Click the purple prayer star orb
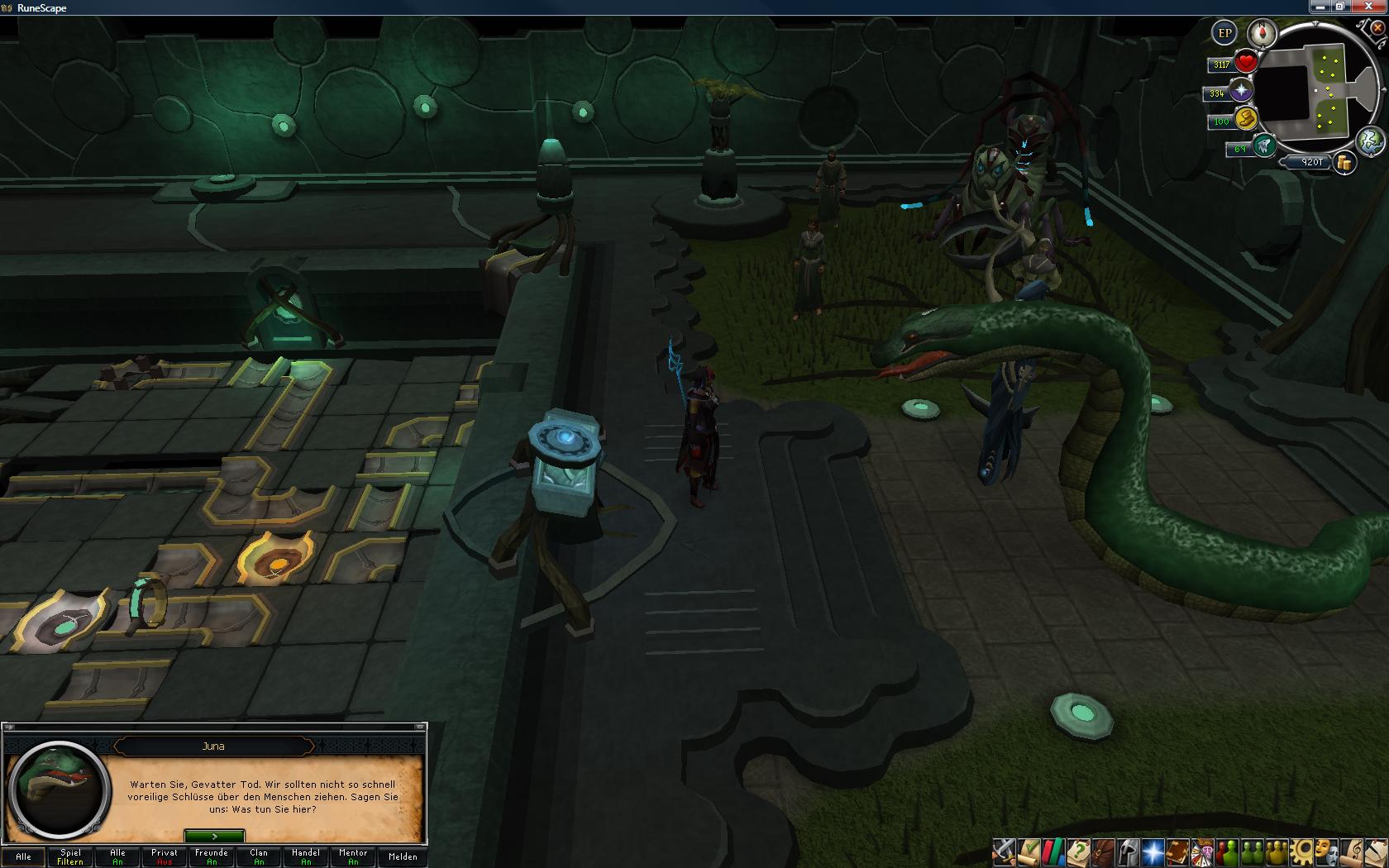 pyautogui.click(x=1241, y=91)
